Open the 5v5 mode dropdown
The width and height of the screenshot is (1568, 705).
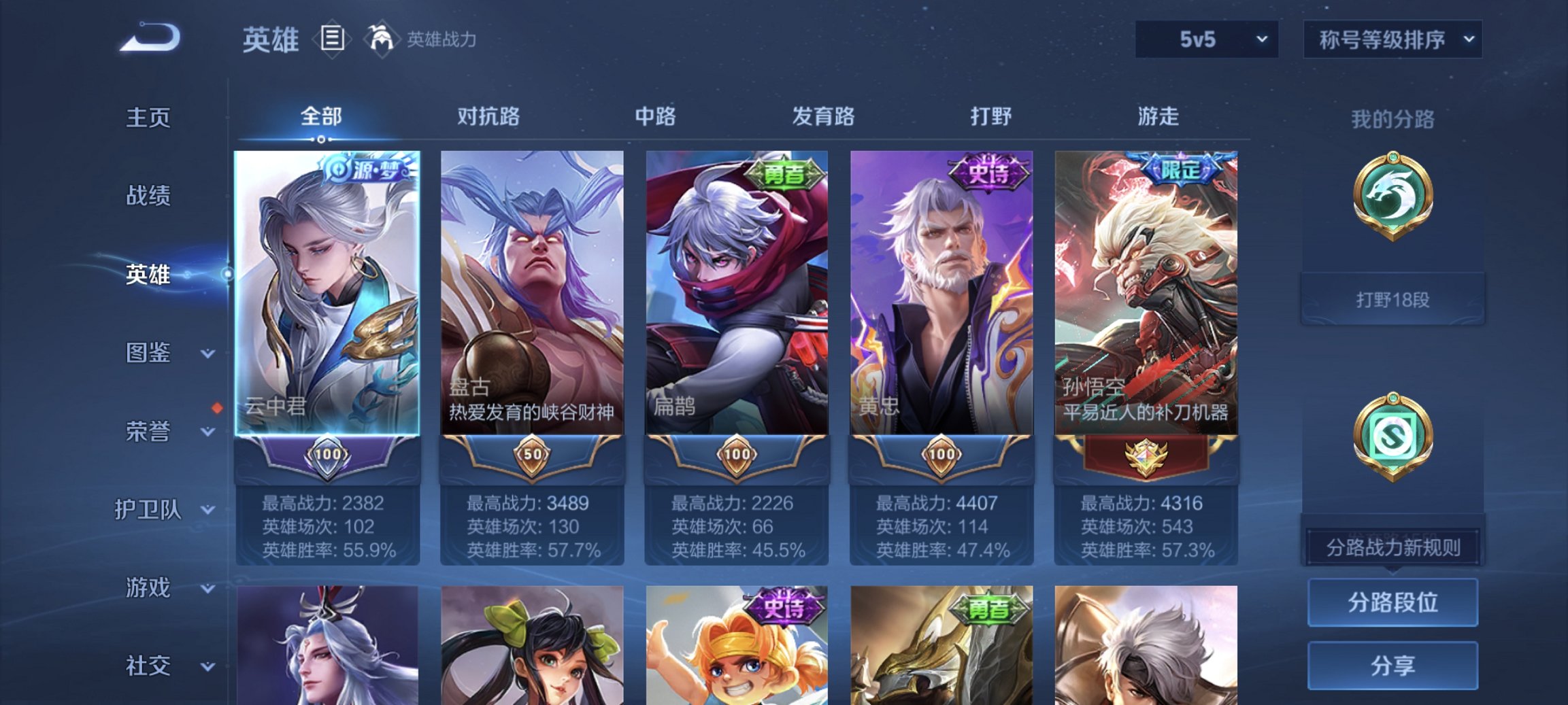[x=1206, y=39]
